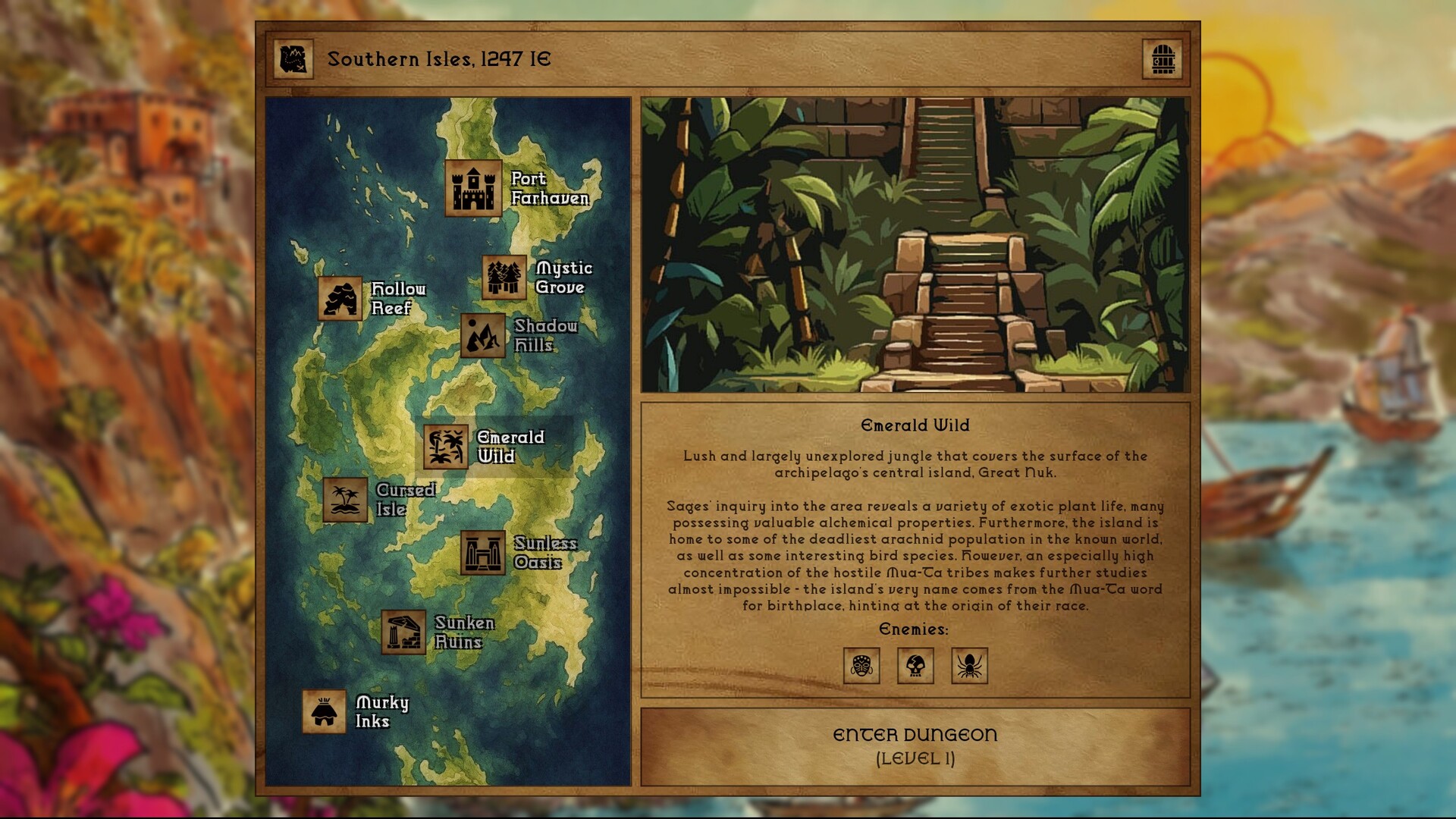Select the Murky Inks hut icon
Viewport: 1456px width, 819px height.
coord(325,713)
